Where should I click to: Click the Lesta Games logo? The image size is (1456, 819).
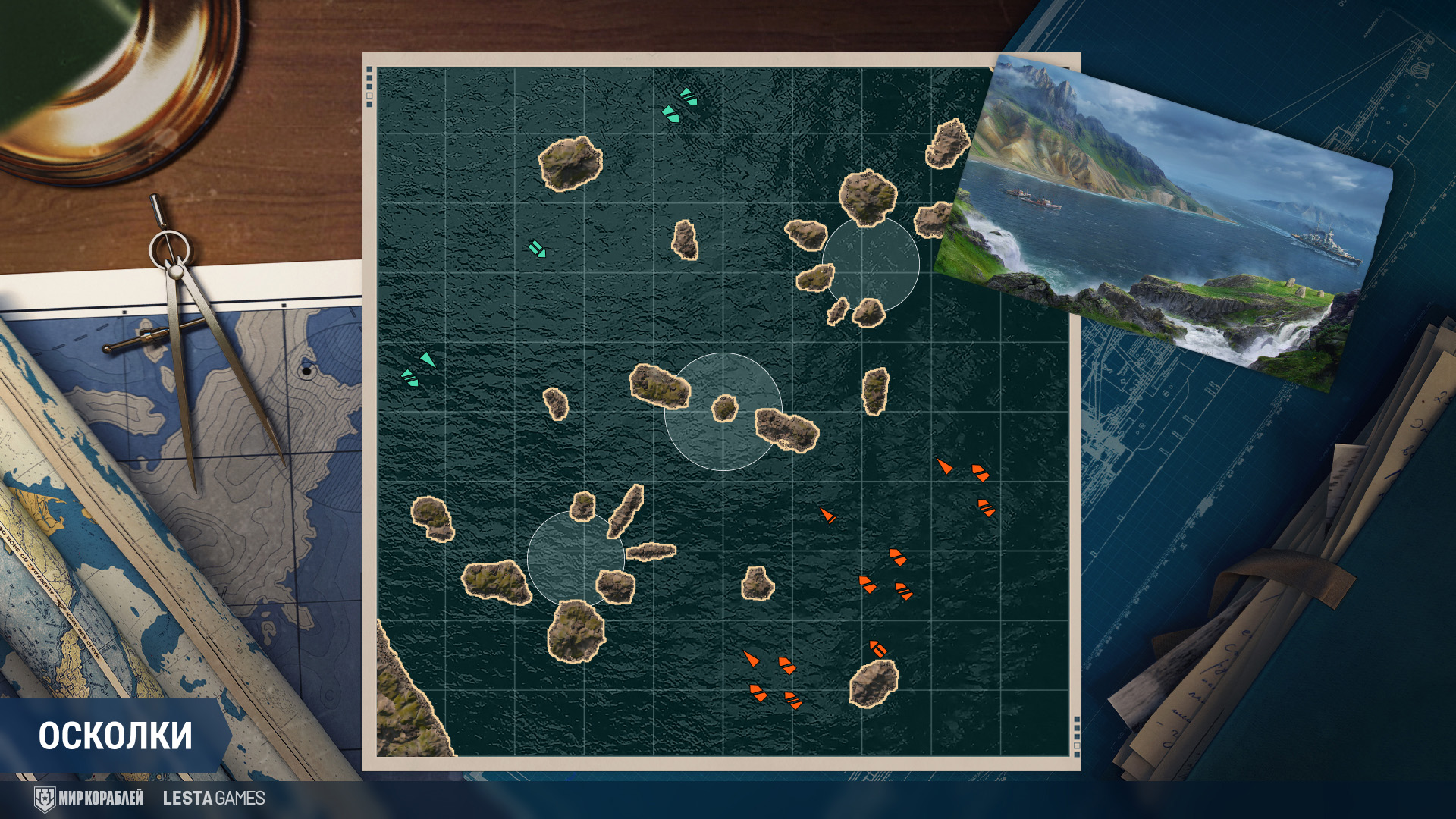point(214,799)
